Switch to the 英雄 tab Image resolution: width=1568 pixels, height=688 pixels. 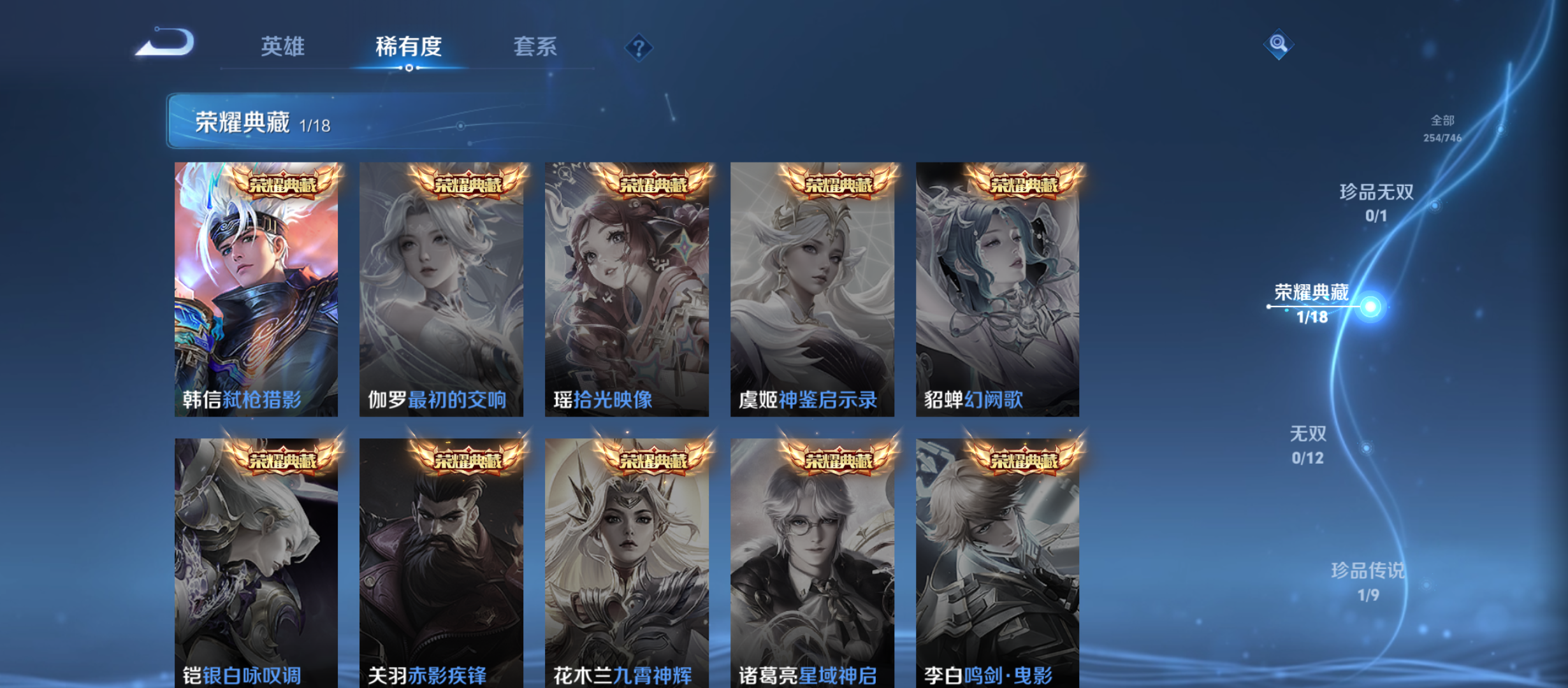point(282,46)
